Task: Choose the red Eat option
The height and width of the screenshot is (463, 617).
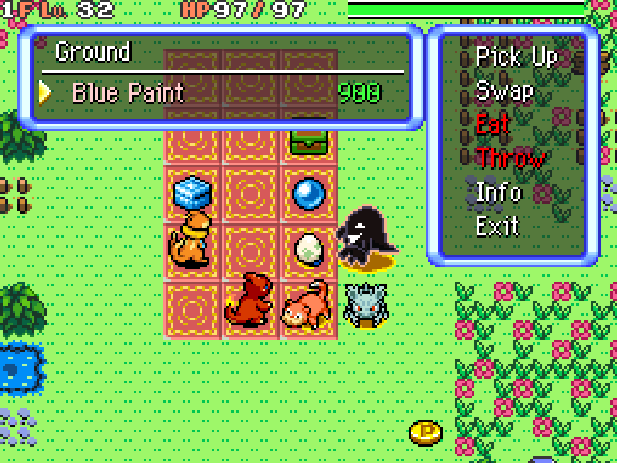Action: pyautogui.click(x=493, y=124)
